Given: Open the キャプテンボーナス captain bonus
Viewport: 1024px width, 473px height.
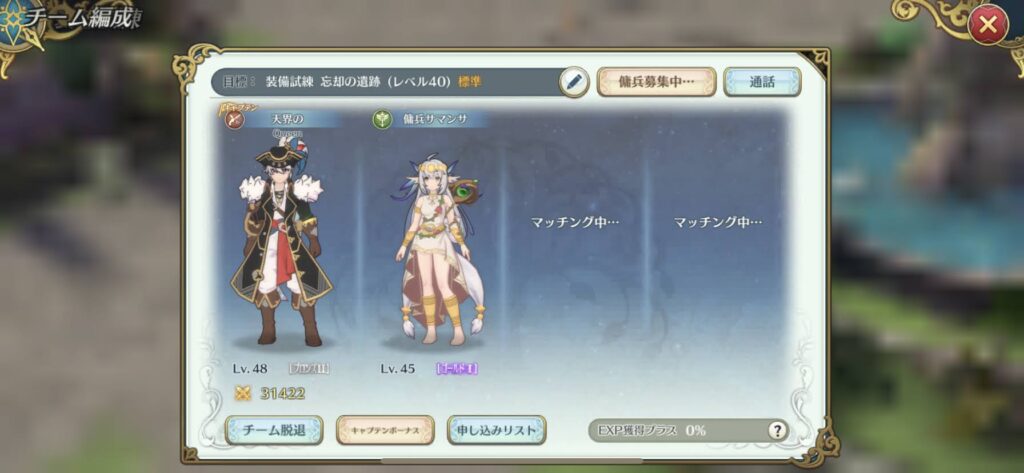Looking at the screenshot, I should click(385, 430).
